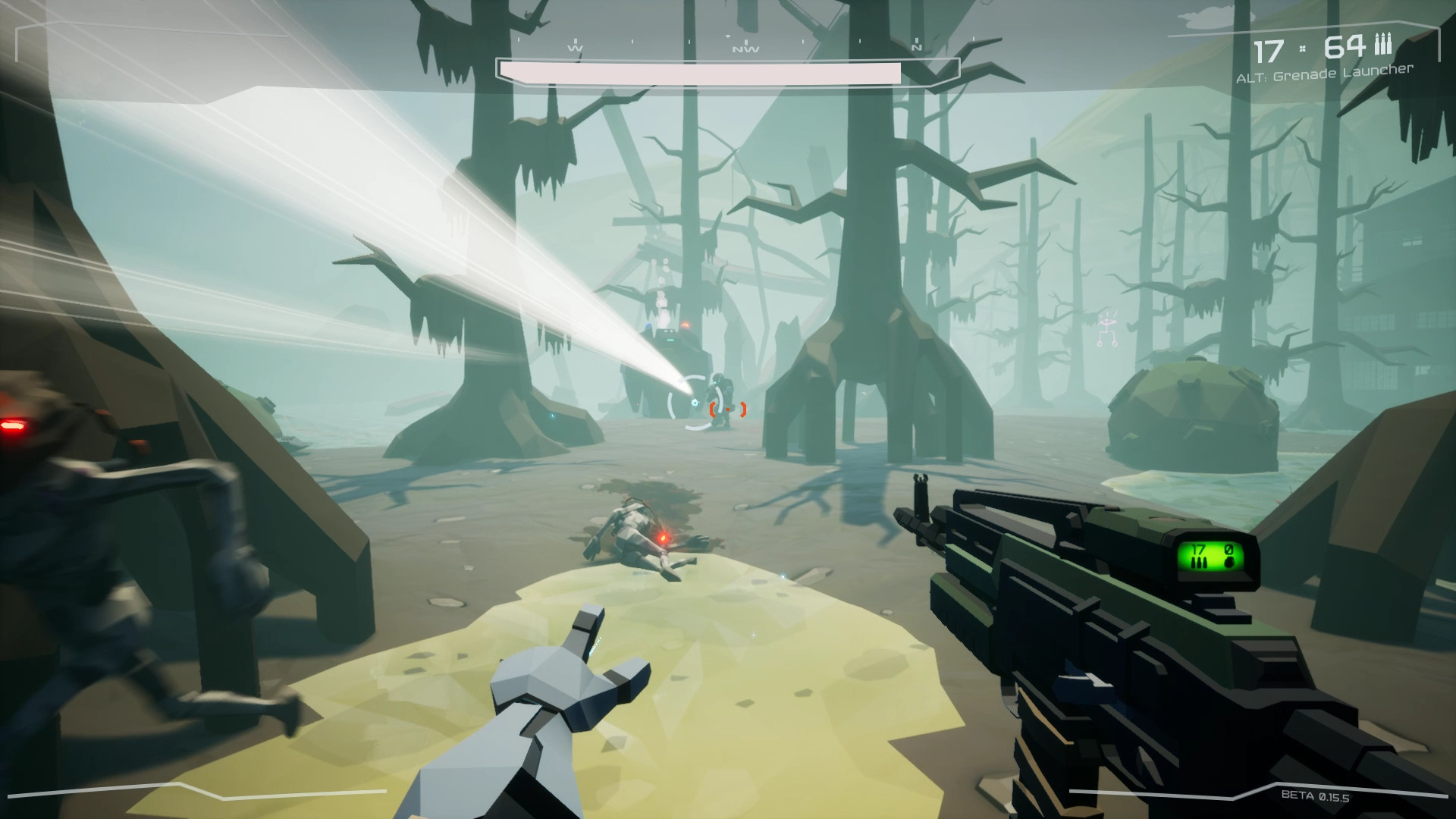Click the 0 grenade count on the weapon display

click(1229, 548)
